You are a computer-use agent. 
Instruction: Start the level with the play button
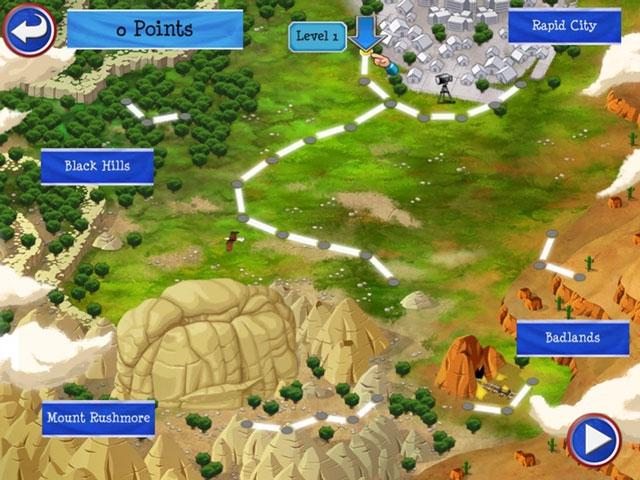point(593,439)
